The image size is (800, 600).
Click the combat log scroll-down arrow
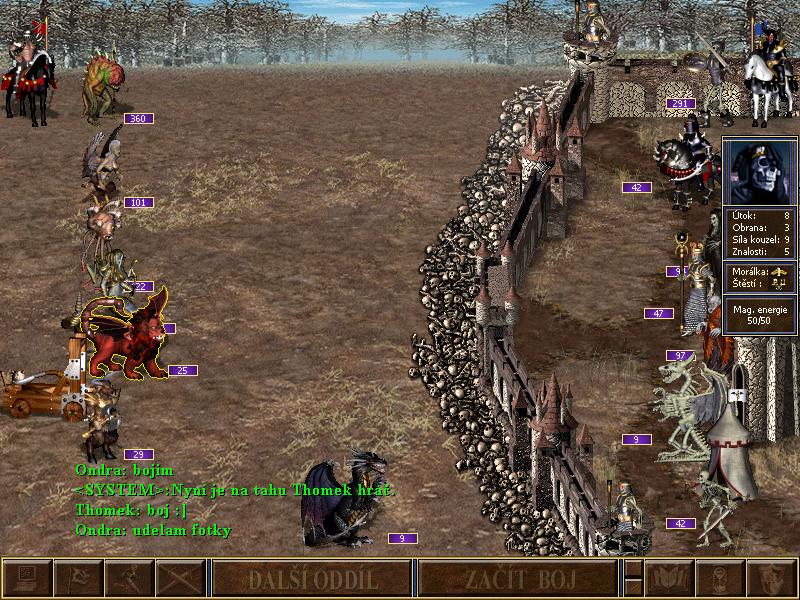(632, 589)
